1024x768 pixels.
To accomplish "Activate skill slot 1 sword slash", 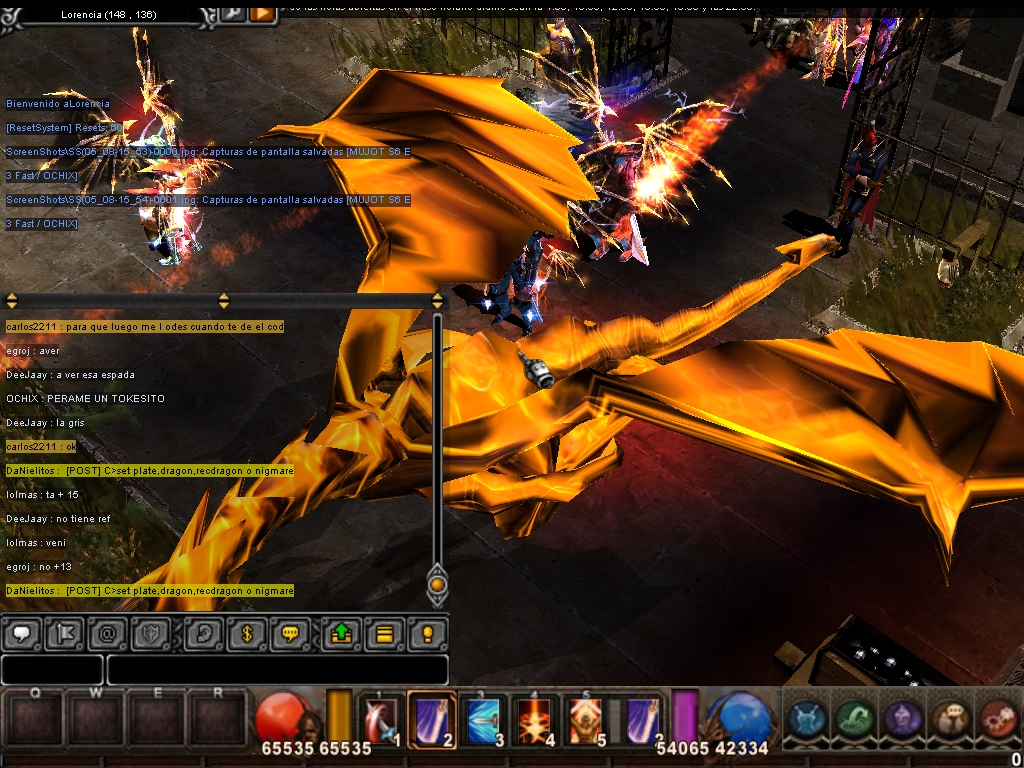I will click(383, 720).
